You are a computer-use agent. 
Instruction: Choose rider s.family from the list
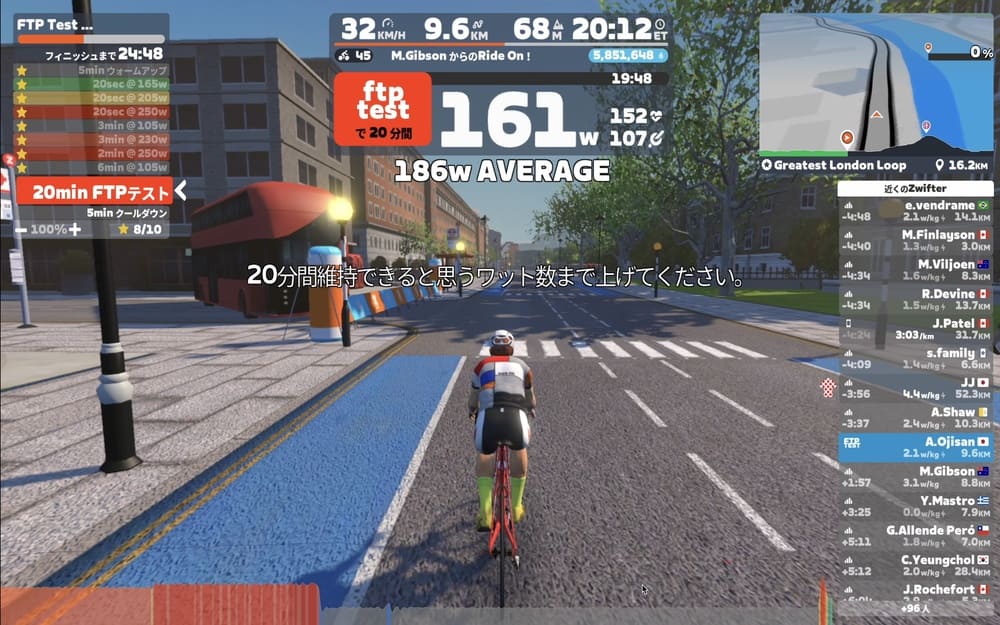pyautogui.click(x=915, y=358)
